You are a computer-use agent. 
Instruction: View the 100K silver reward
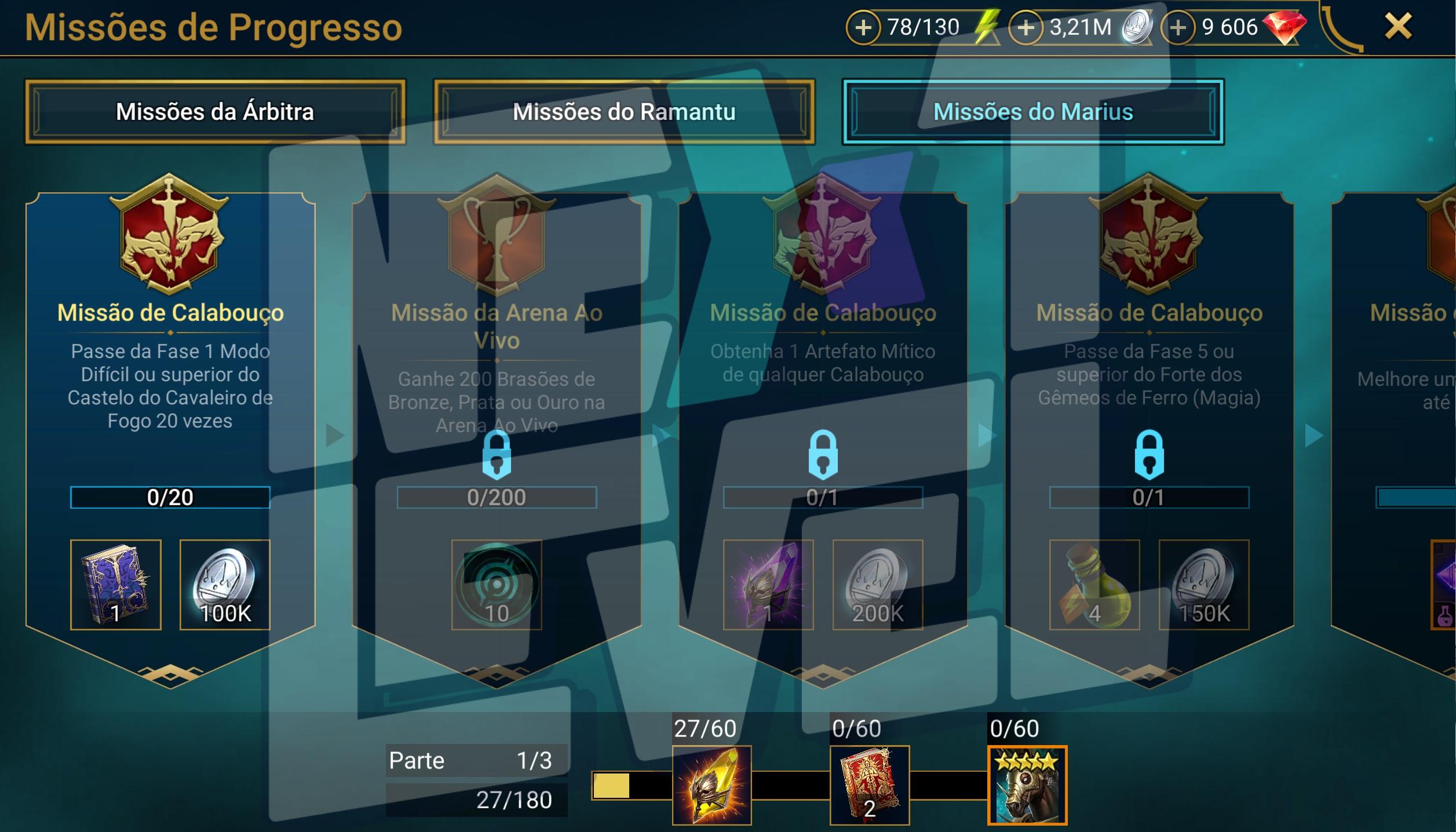pyautogui.click(x=225, y=585)
